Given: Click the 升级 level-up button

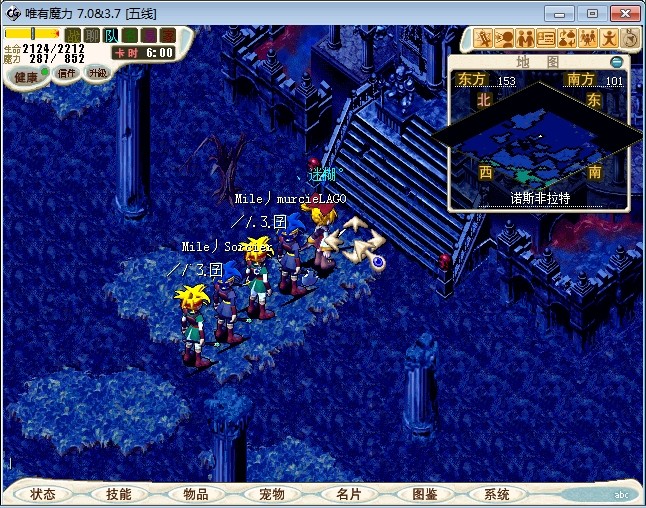Looking at the screenshot, I should (97, 73).
